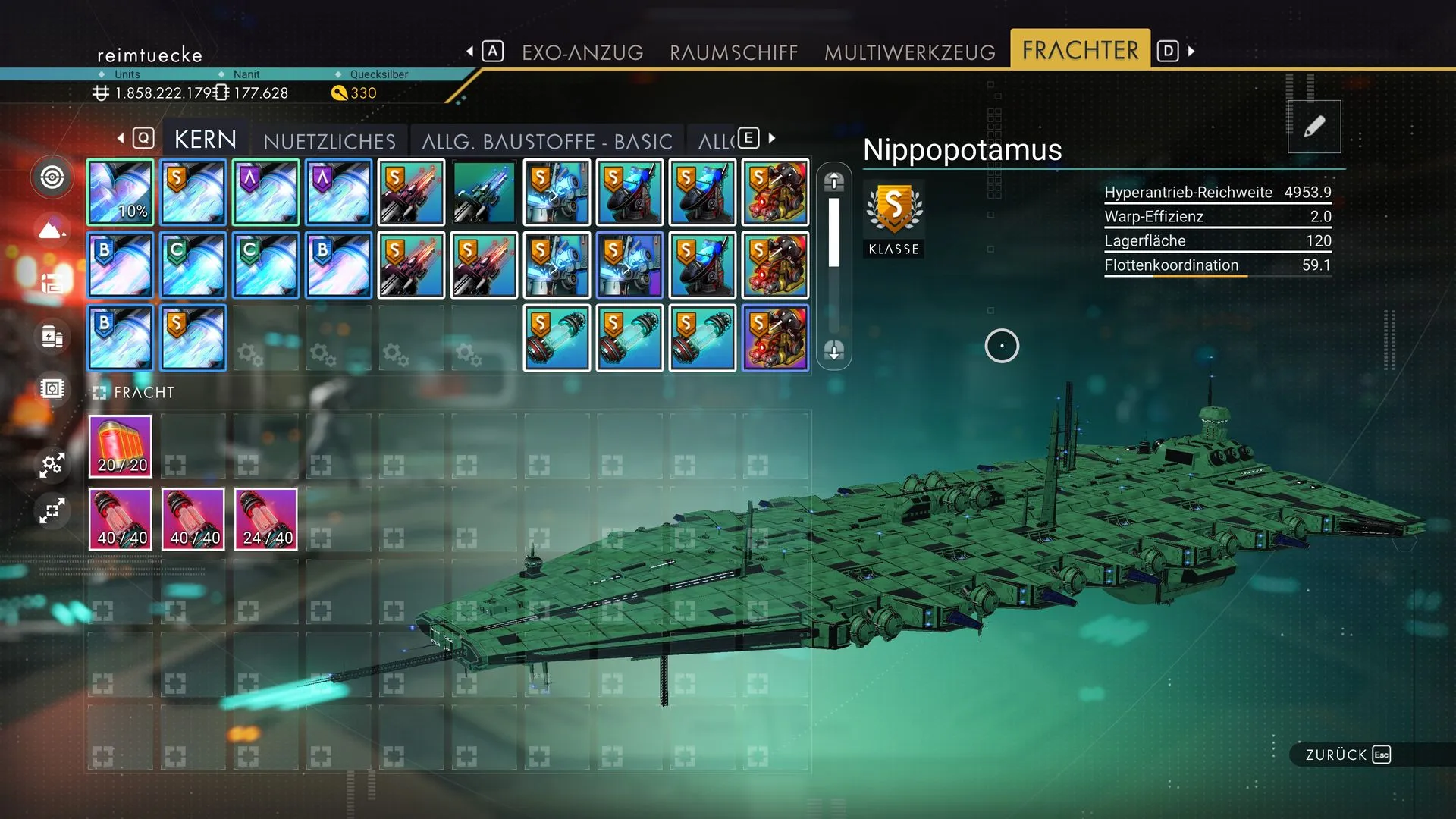Switch to the EXO-ANZUG inventory tab
The image size is (1456, 819).
pyautogui.click(x=582, y=52)
